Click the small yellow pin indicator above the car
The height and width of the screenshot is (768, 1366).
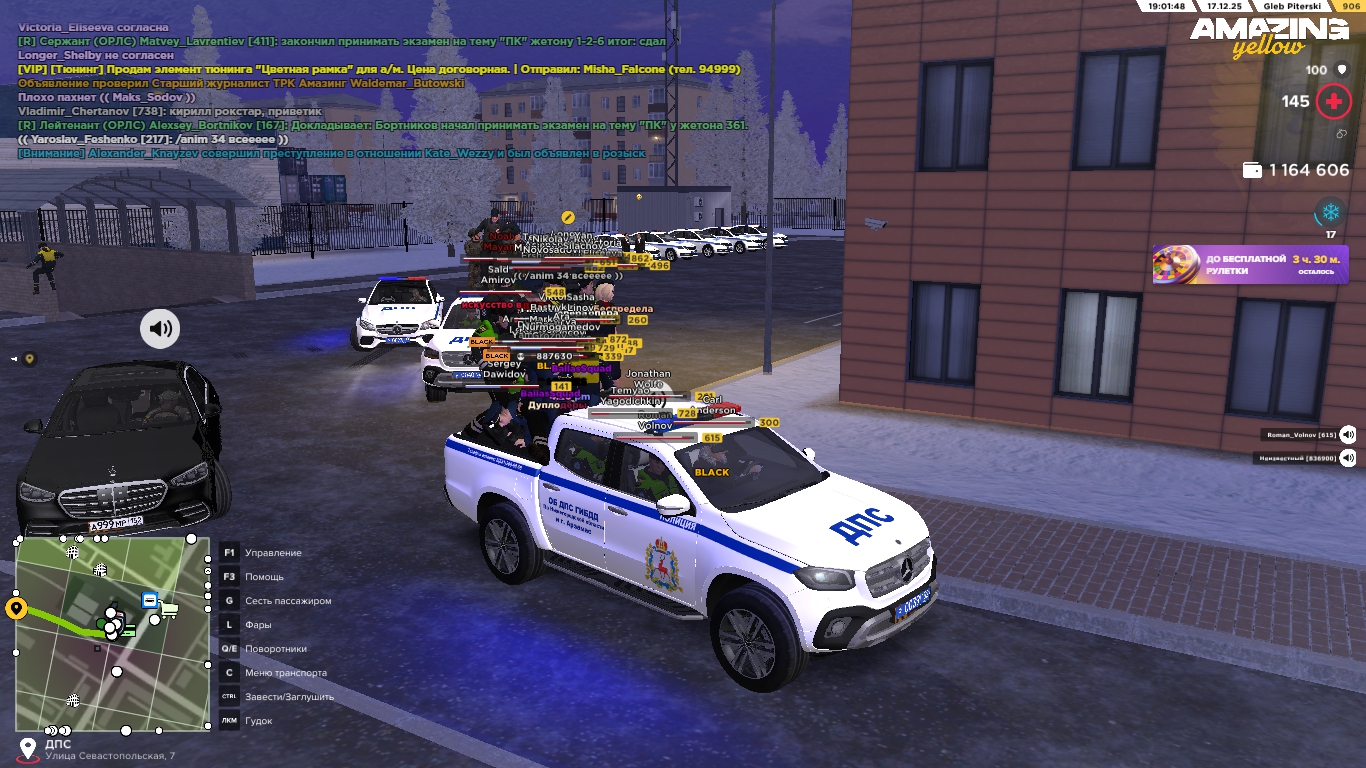[30, 358]
